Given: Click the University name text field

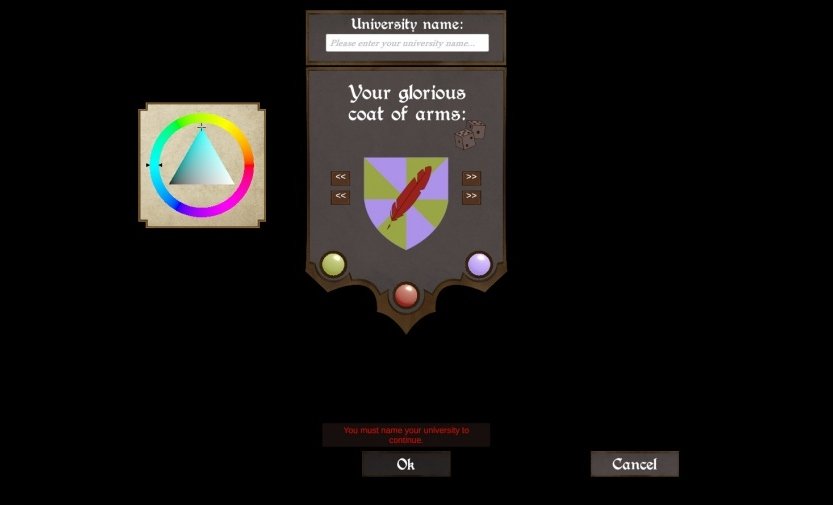Looking at the screenshot, I should [x=407, y=43].
